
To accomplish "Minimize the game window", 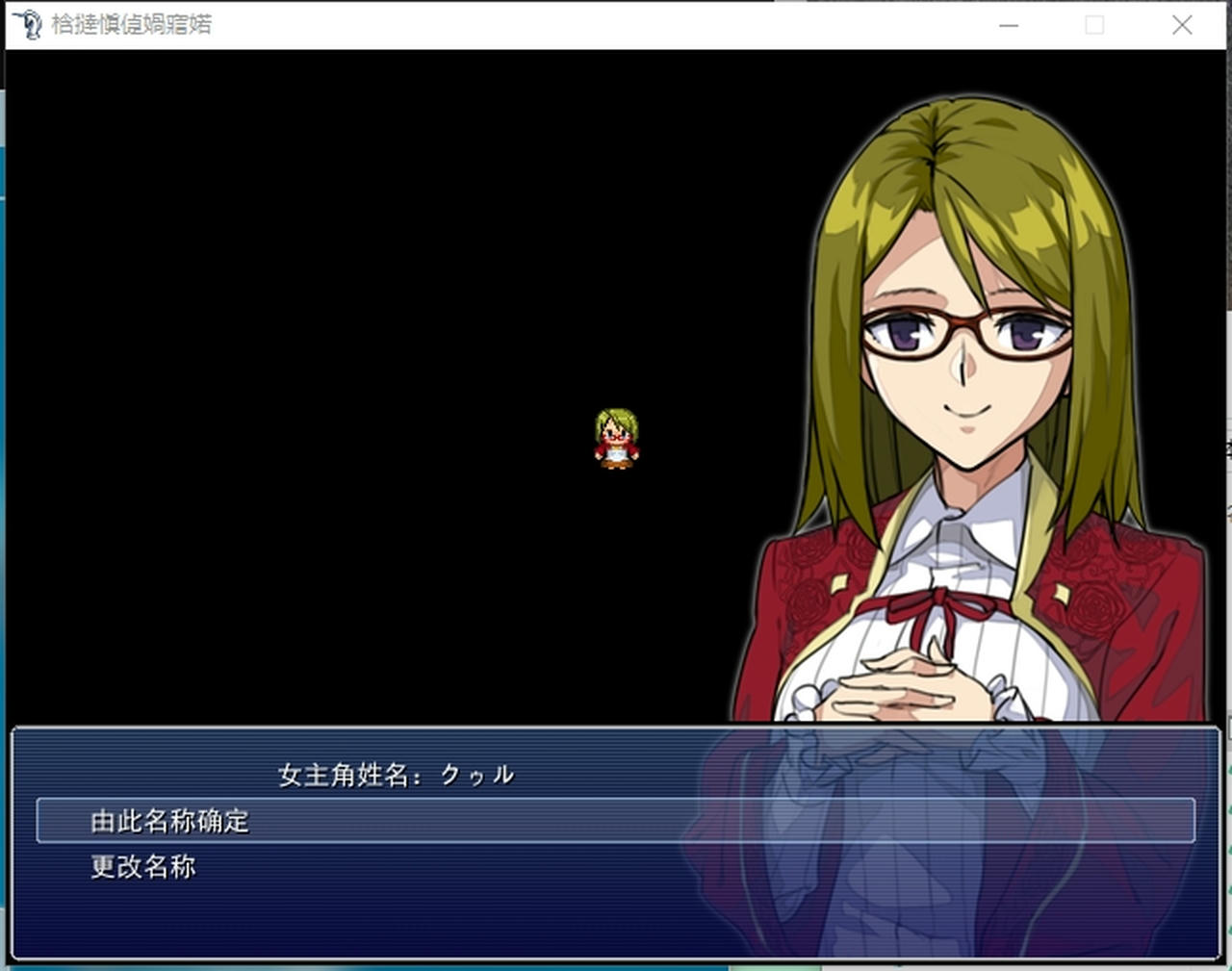I will [1008, 26].
